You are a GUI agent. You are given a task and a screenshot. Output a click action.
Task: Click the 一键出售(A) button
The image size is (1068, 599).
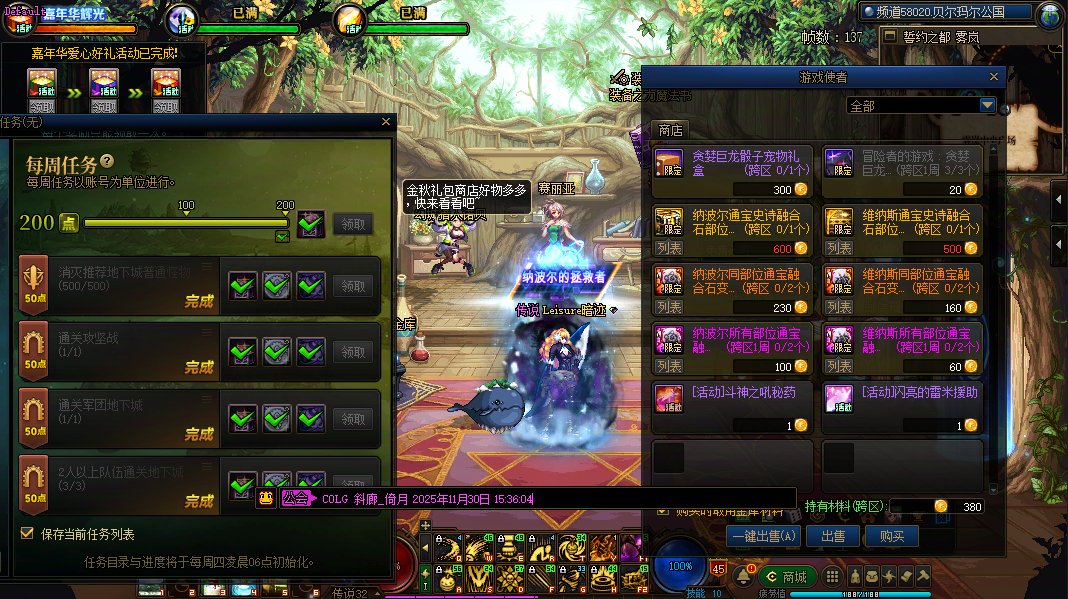[765, 536]
